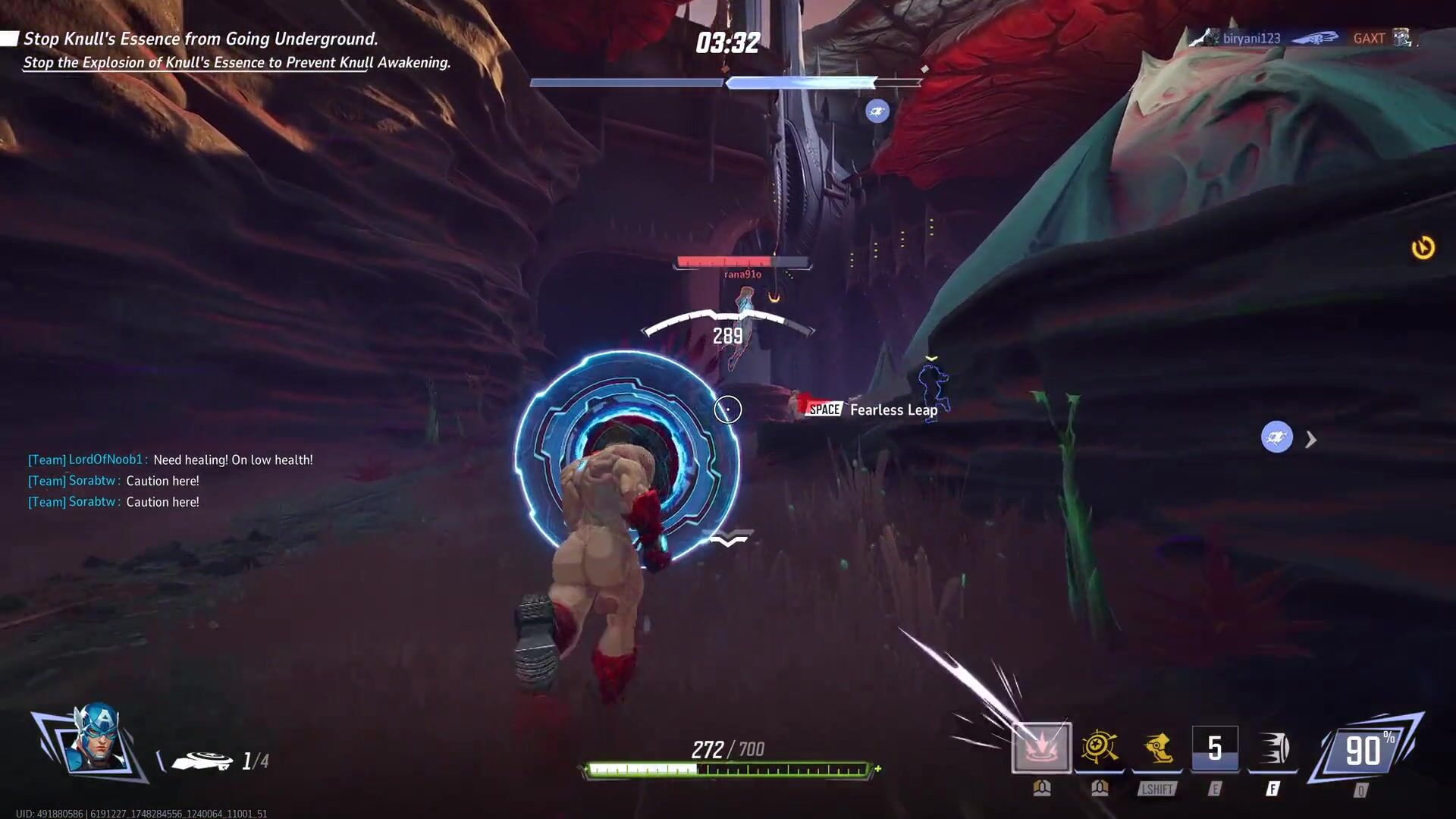
Task: Click the biryani123 entry in kill feed
Action: (1251, 38)
